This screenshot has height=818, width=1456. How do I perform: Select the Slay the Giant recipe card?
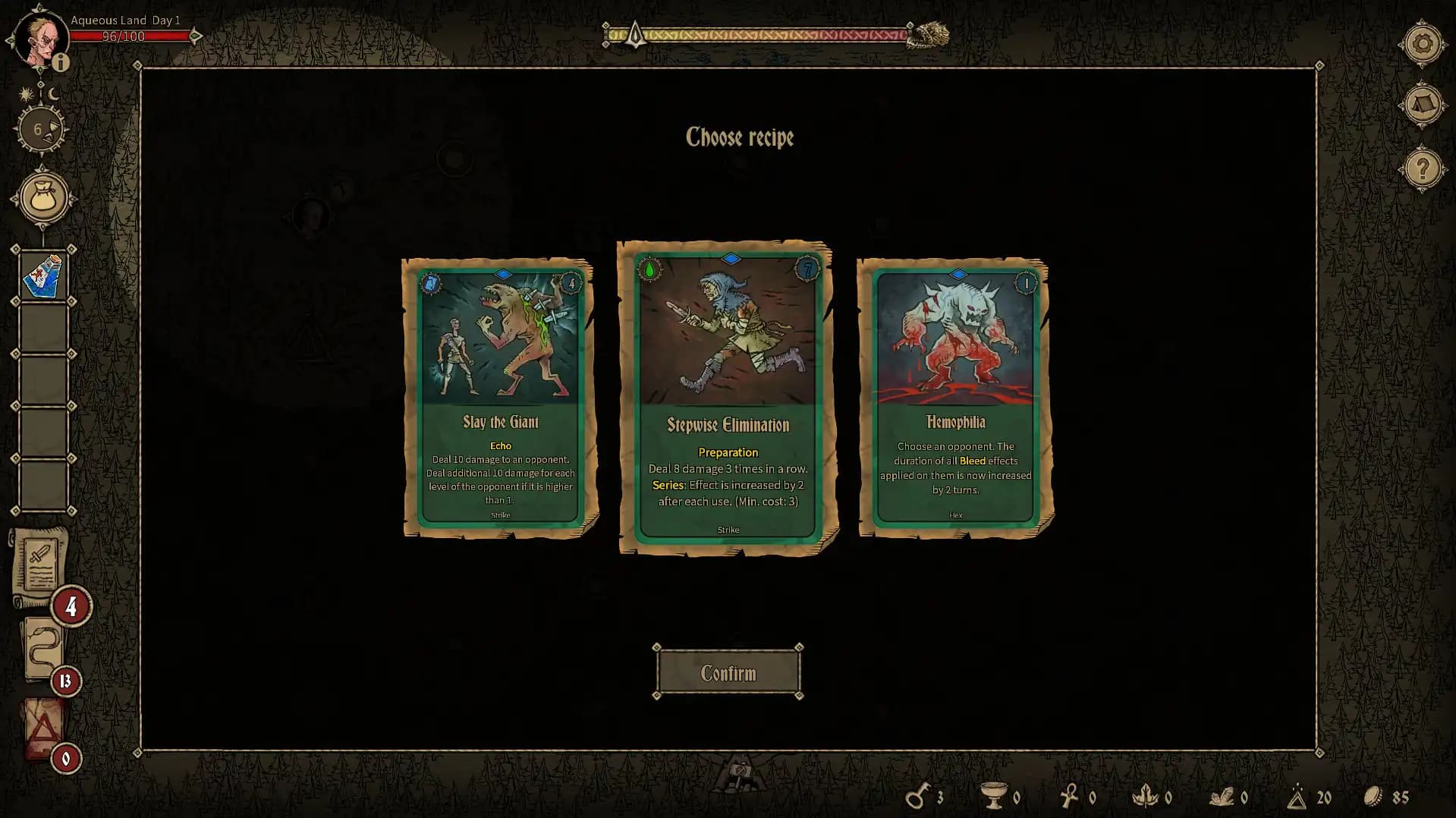(498, 395)
